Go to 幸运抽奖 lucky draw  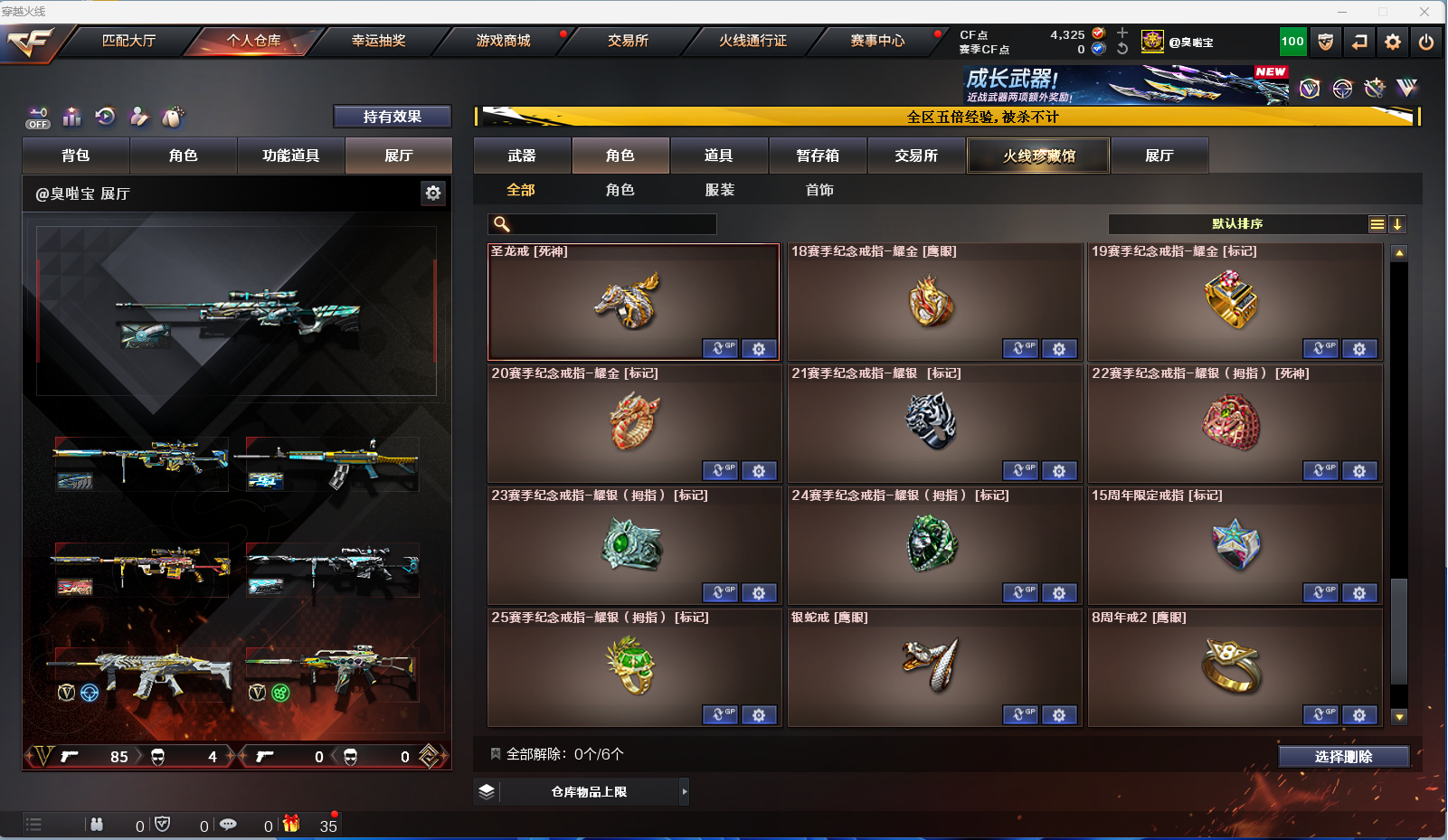tap(378, 41)
